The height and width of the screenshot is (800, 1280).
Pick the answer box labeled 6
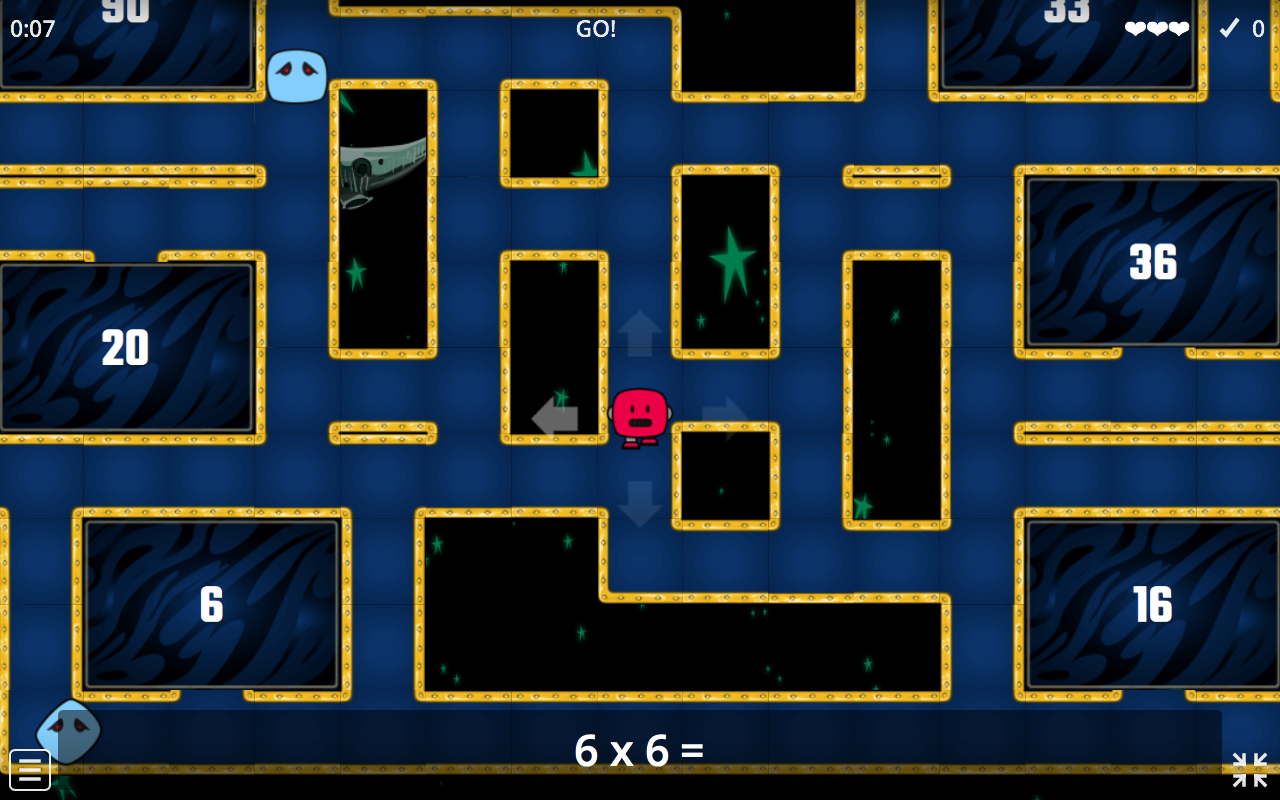click(x=211, y=604)
